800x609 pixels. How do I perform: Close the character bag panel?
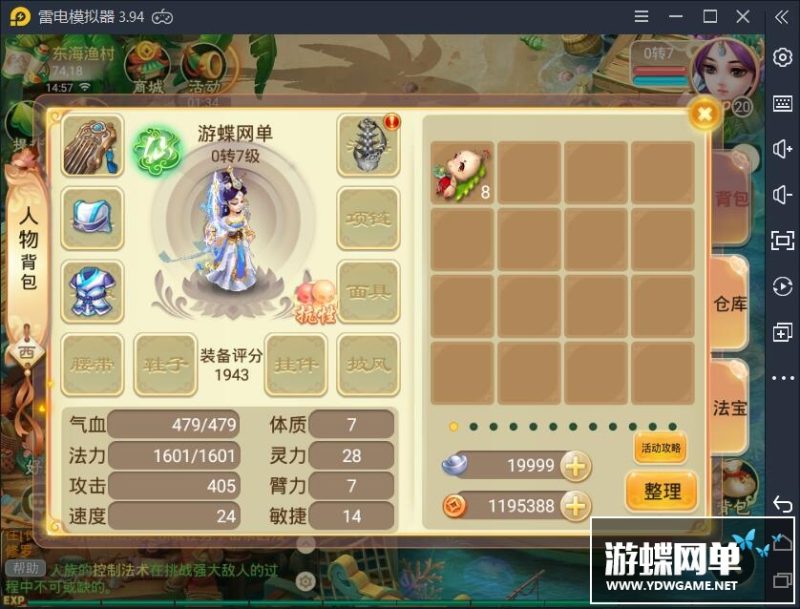(705, 114)
